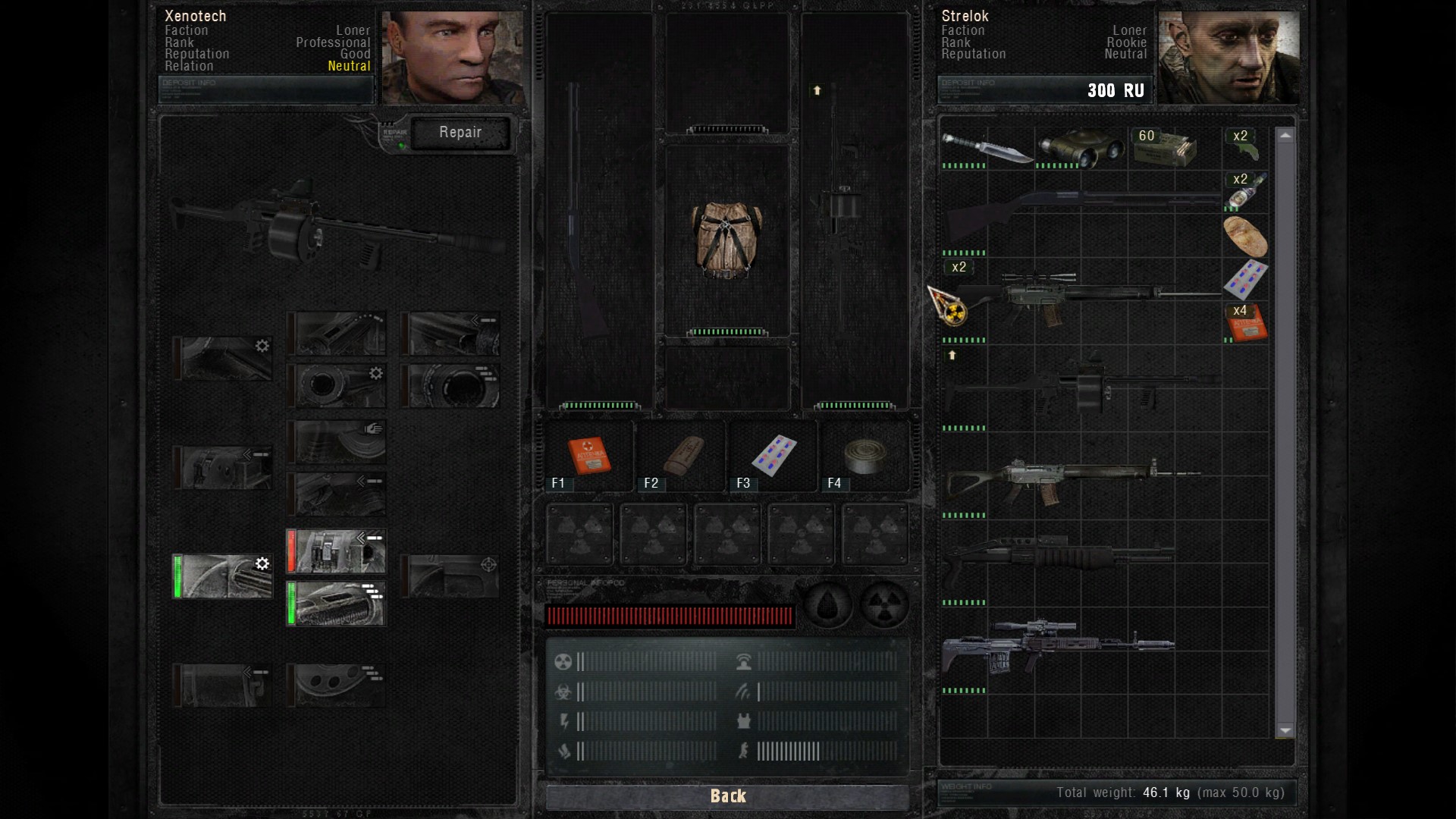Choose the drum-fed shotgun in inventory
The width and height of the screenshot is (1456, 819).
coord(1077,386)
